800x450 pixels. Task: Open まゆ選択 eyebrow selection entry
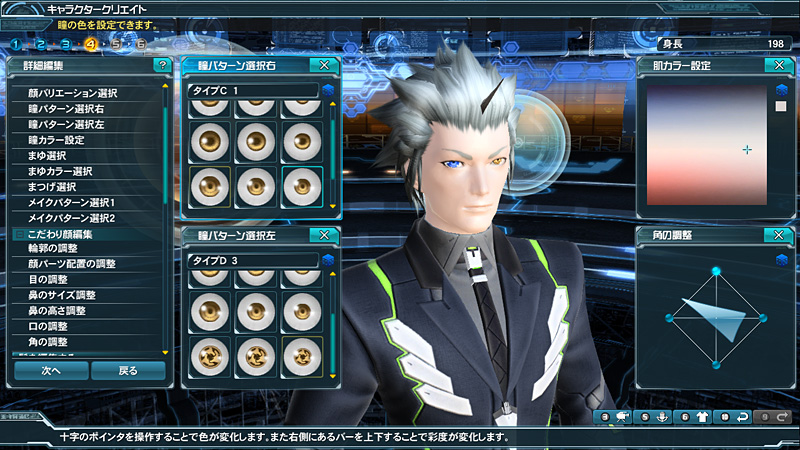[48, 155]
